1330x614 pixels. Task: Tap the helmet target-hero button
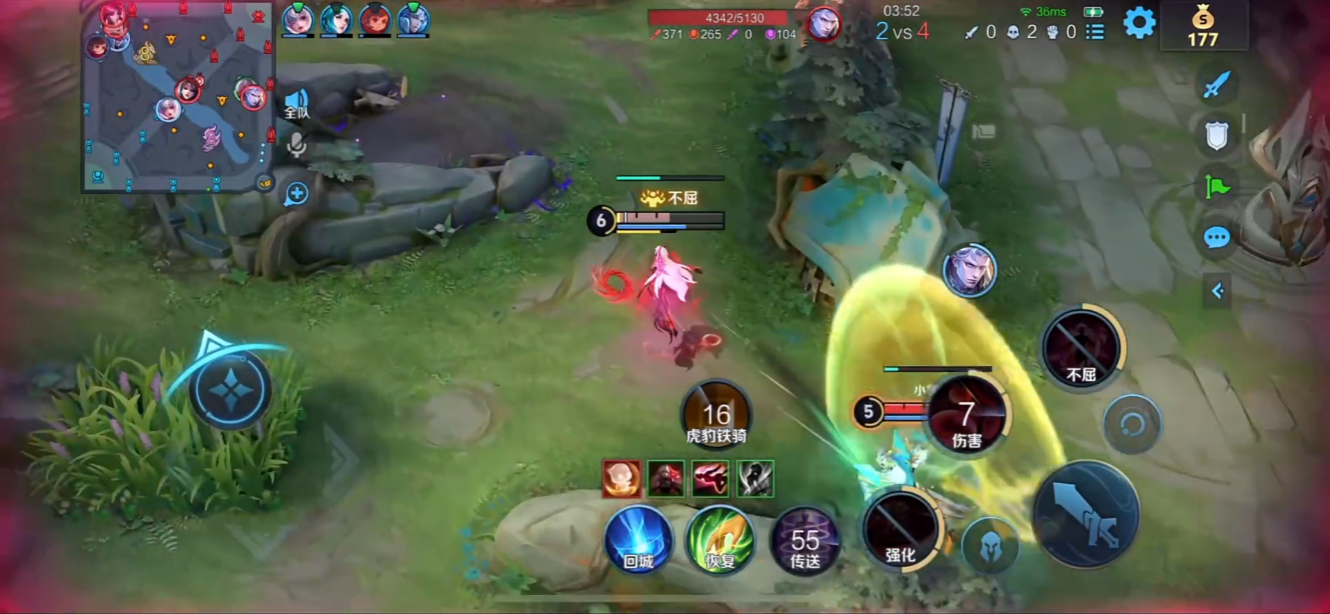pyautogui.click(x=990, y=547)
